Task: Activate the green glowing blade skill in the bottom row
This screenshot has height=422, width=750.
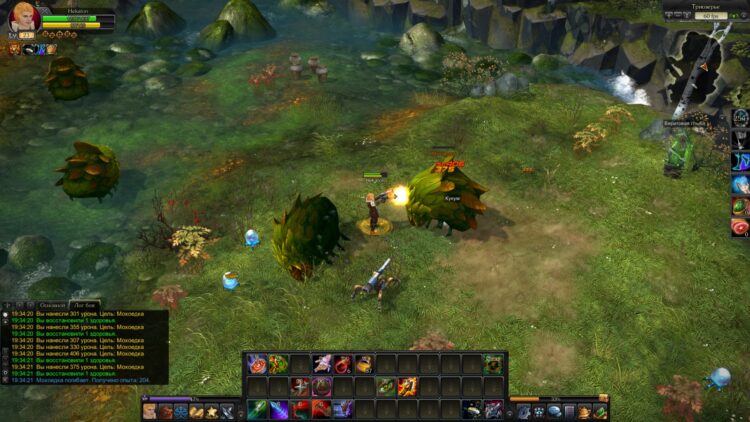Action: tap(257, 409)
